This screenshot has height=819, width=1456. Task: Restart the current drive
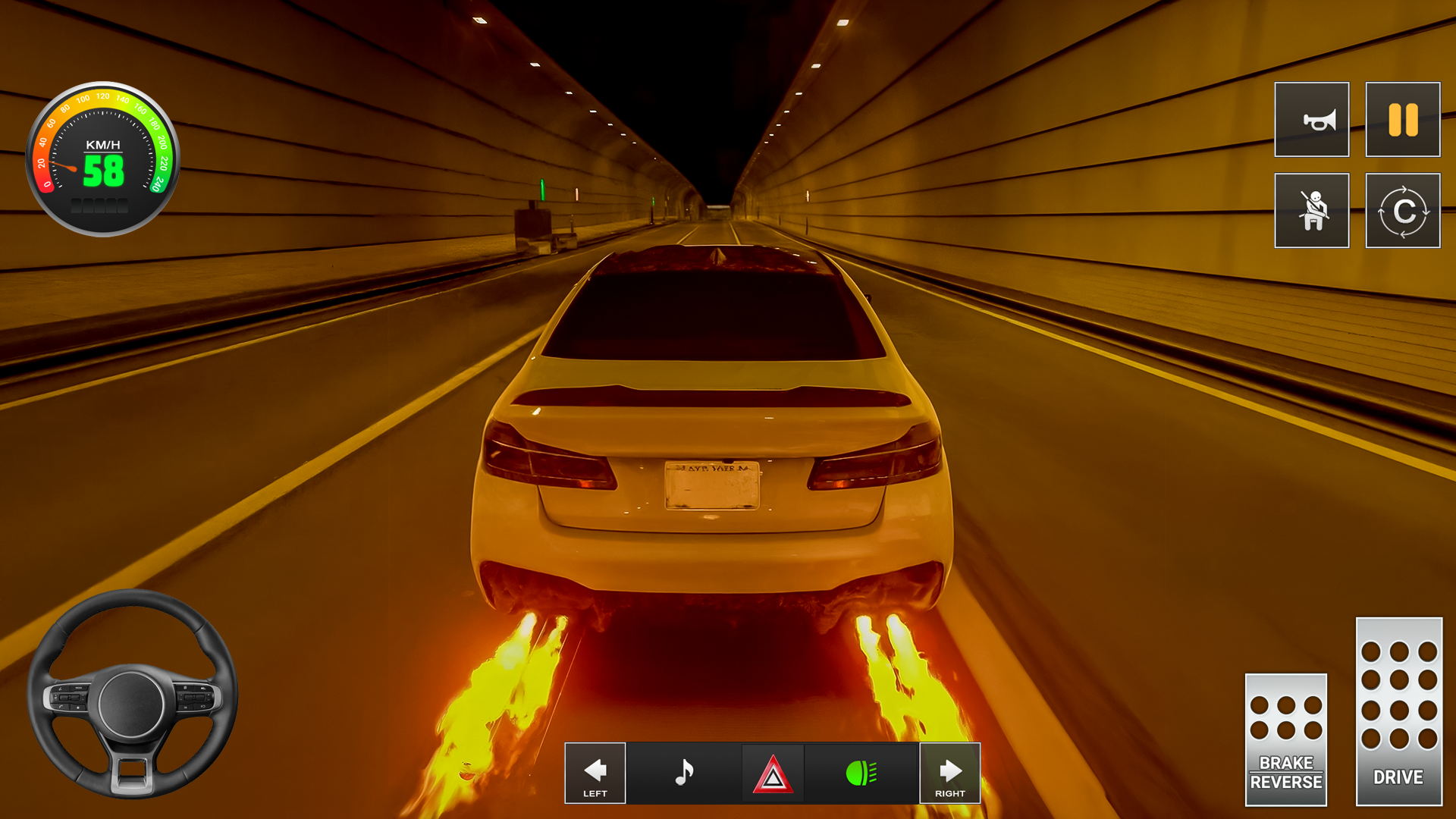[x=1402, y=211]
